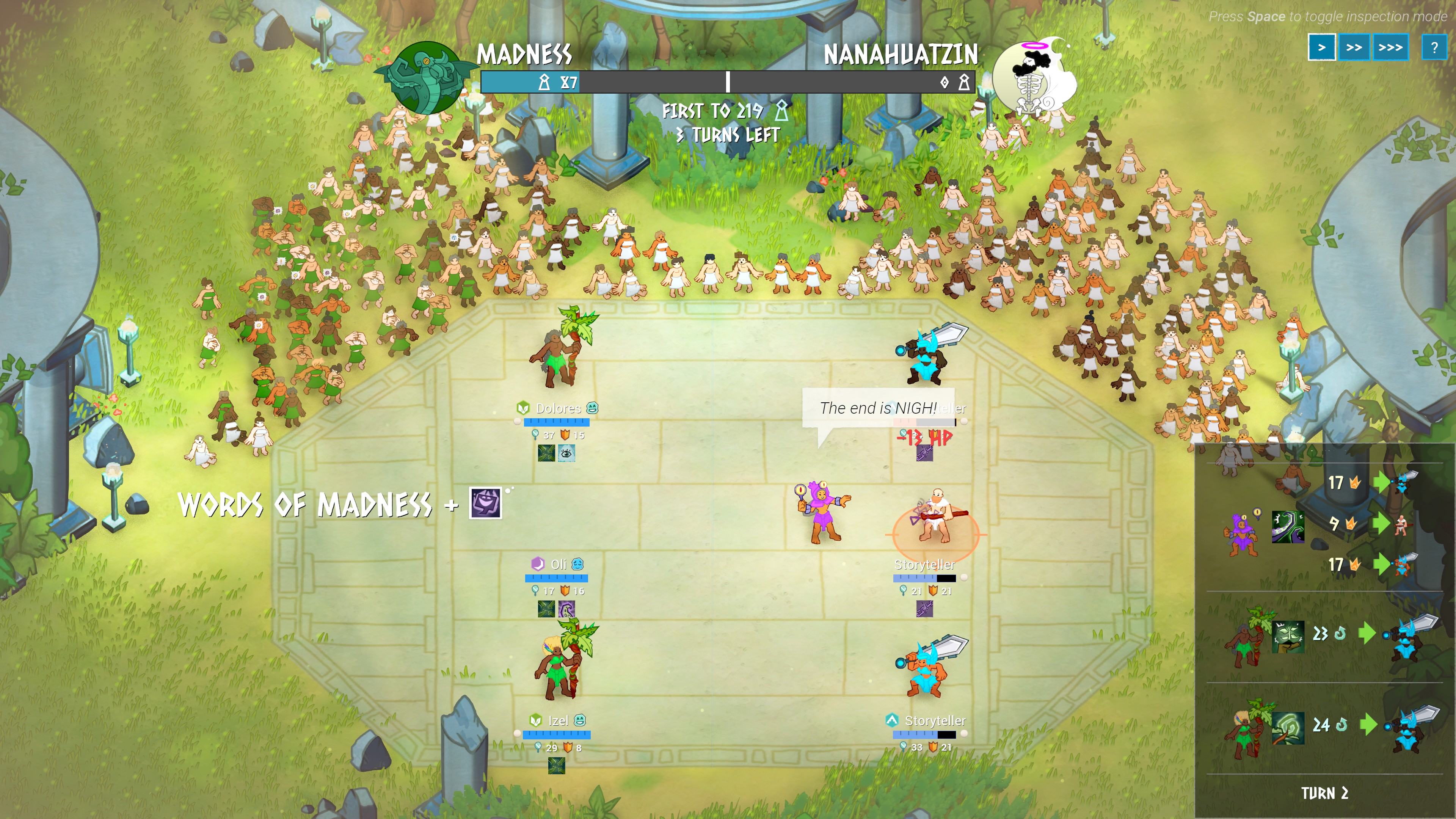This screenshot has height=819, width=1456.
Task: Click Dolores's green leaf class badge
Action: [x=523, y=408]
